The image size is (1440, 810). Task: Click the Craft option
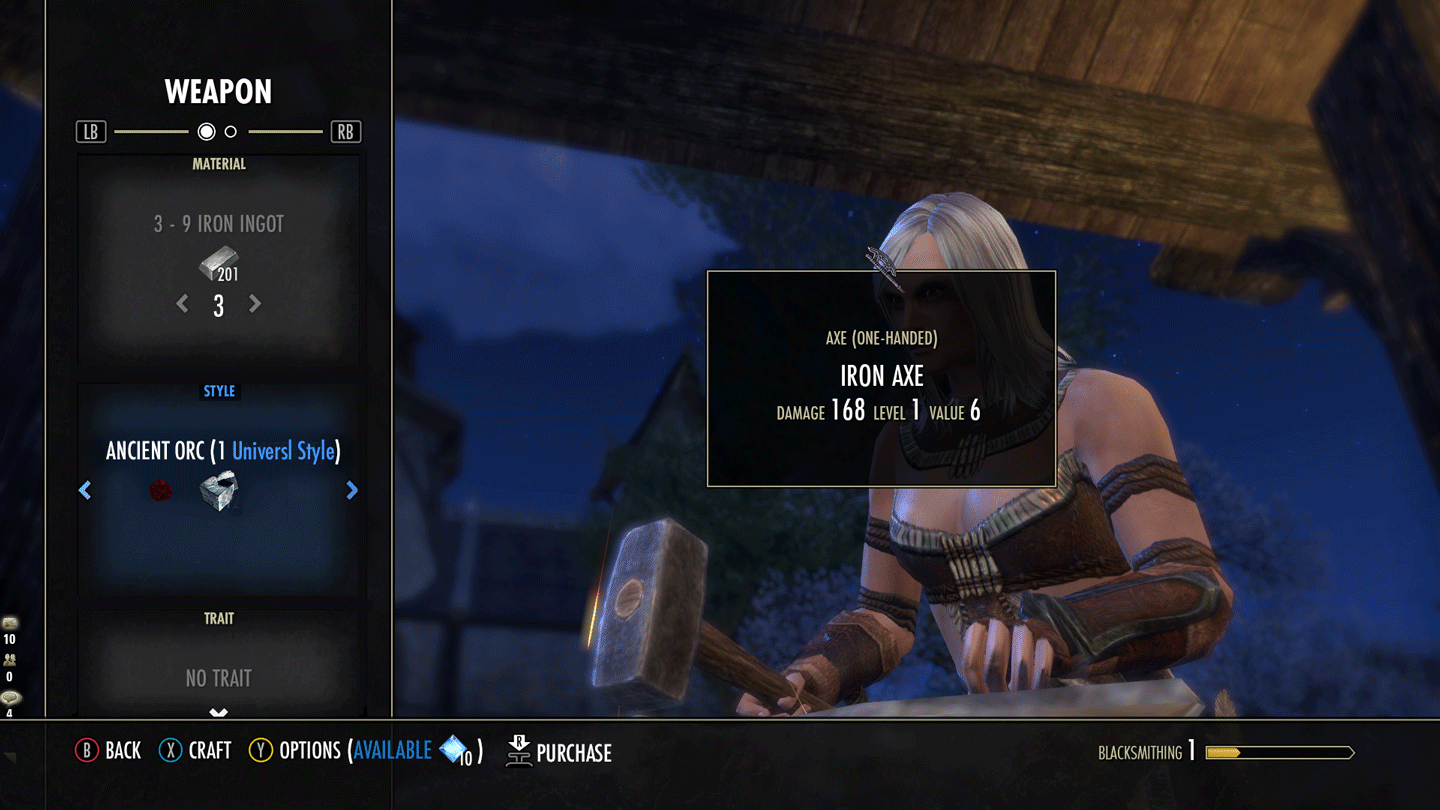pos(195,751)
